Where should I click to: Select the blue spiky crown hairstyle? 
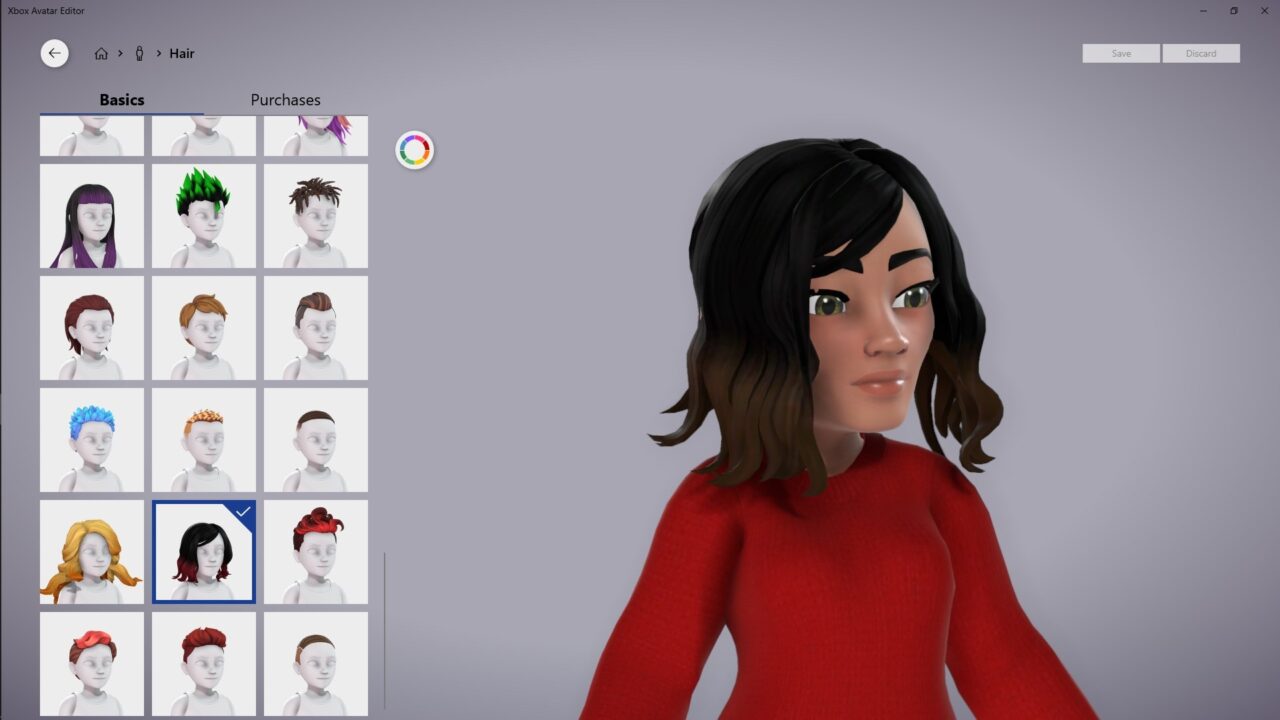92,440
